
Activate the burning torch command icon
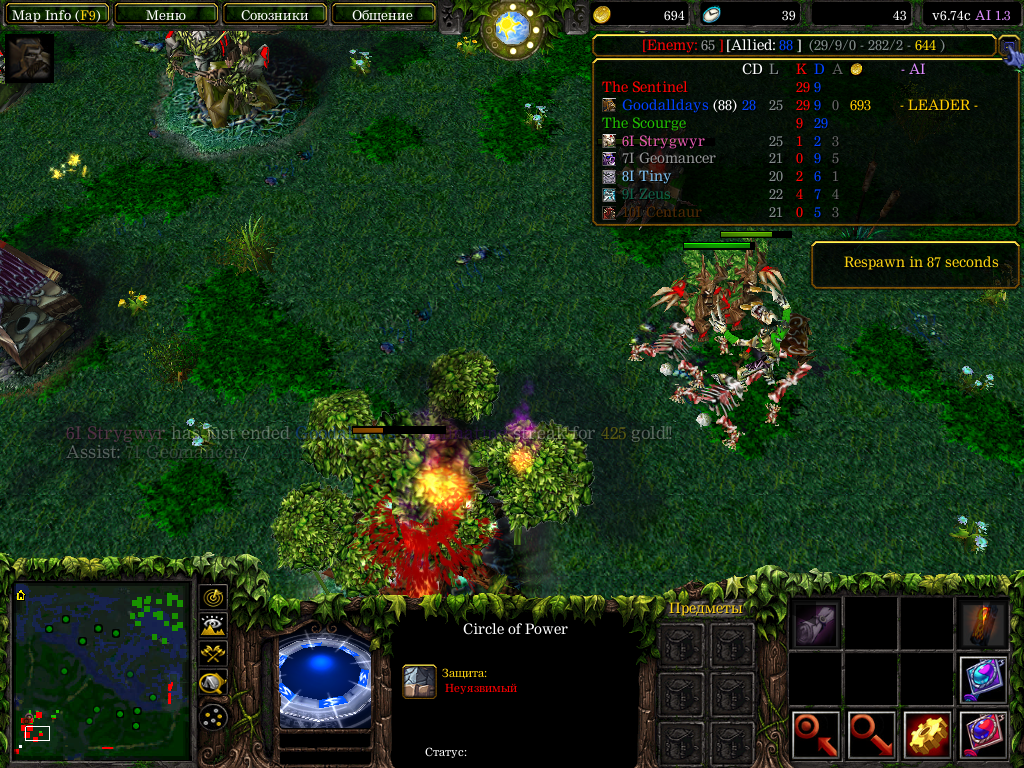tap(983, 625)
